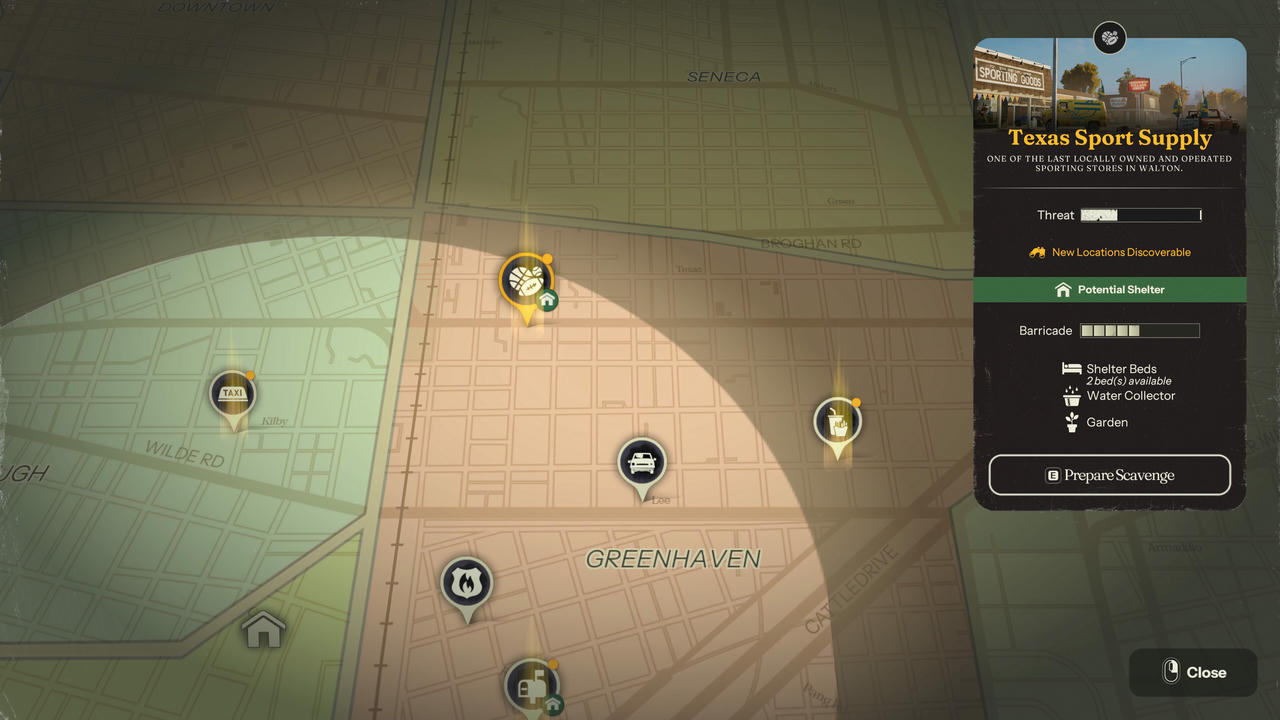Choose the taxi location marker
The width and height of the screenshot is (1280, 720).
coord(233,394)
